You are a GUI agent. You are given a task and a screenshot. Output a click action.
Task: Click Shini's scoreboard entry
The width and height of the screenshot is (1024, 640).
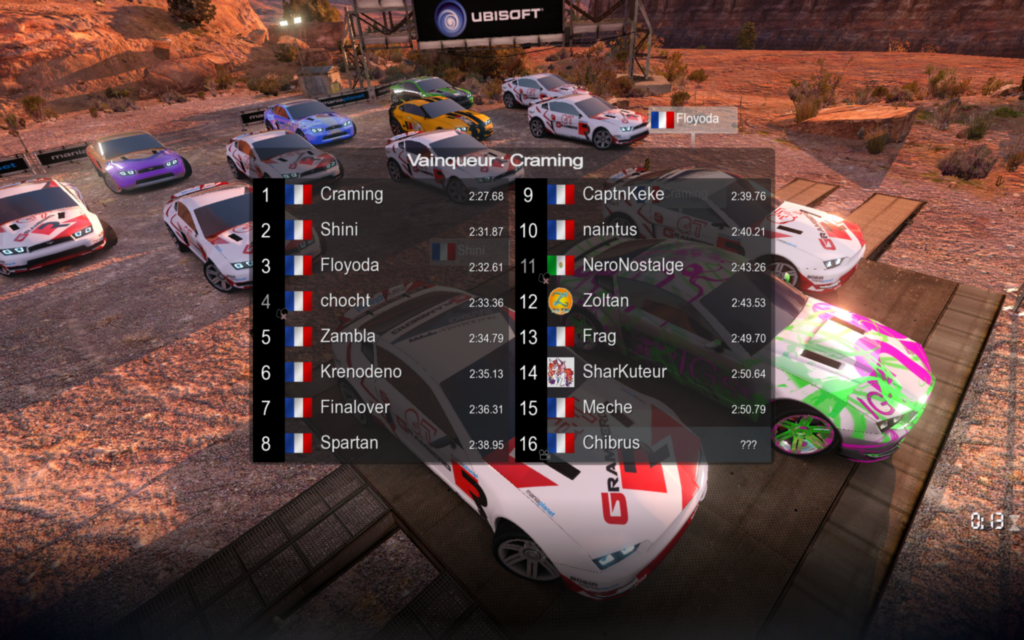point(385,230)
